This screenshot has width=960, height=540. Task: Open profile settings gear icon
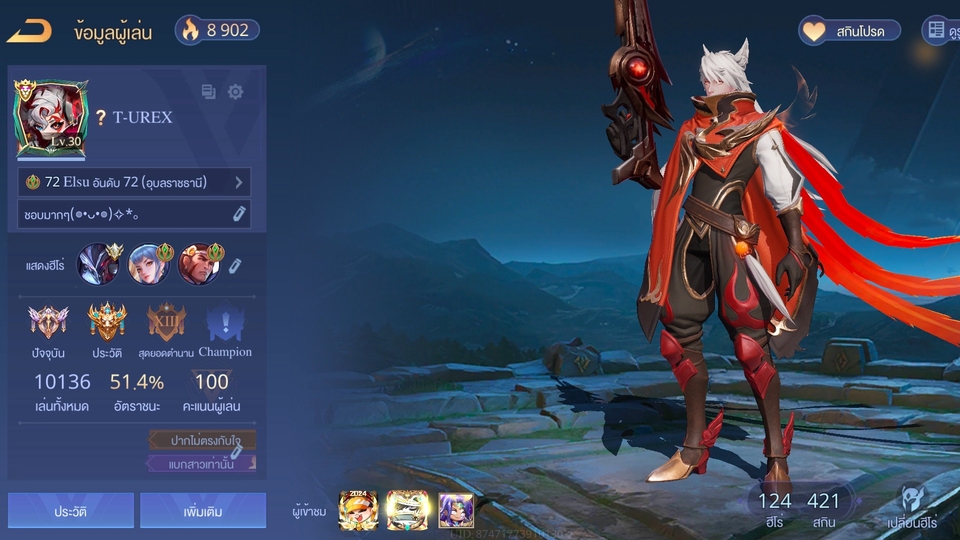tap(235, 92)
